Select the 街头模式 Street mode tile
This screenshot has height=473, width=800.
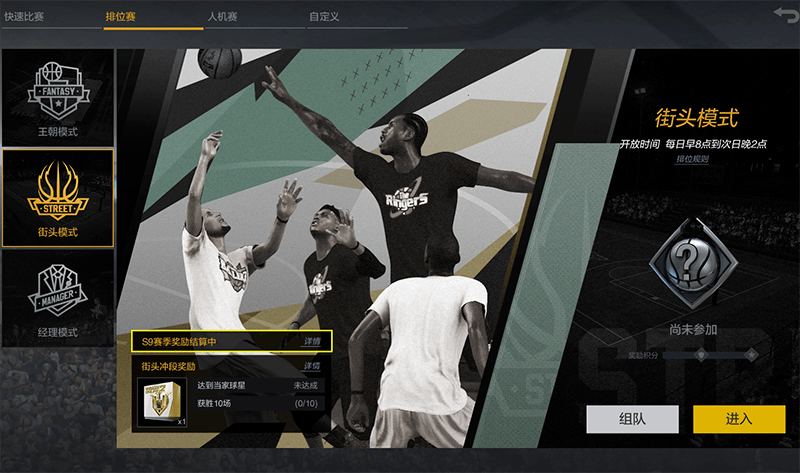pos(57,197)
